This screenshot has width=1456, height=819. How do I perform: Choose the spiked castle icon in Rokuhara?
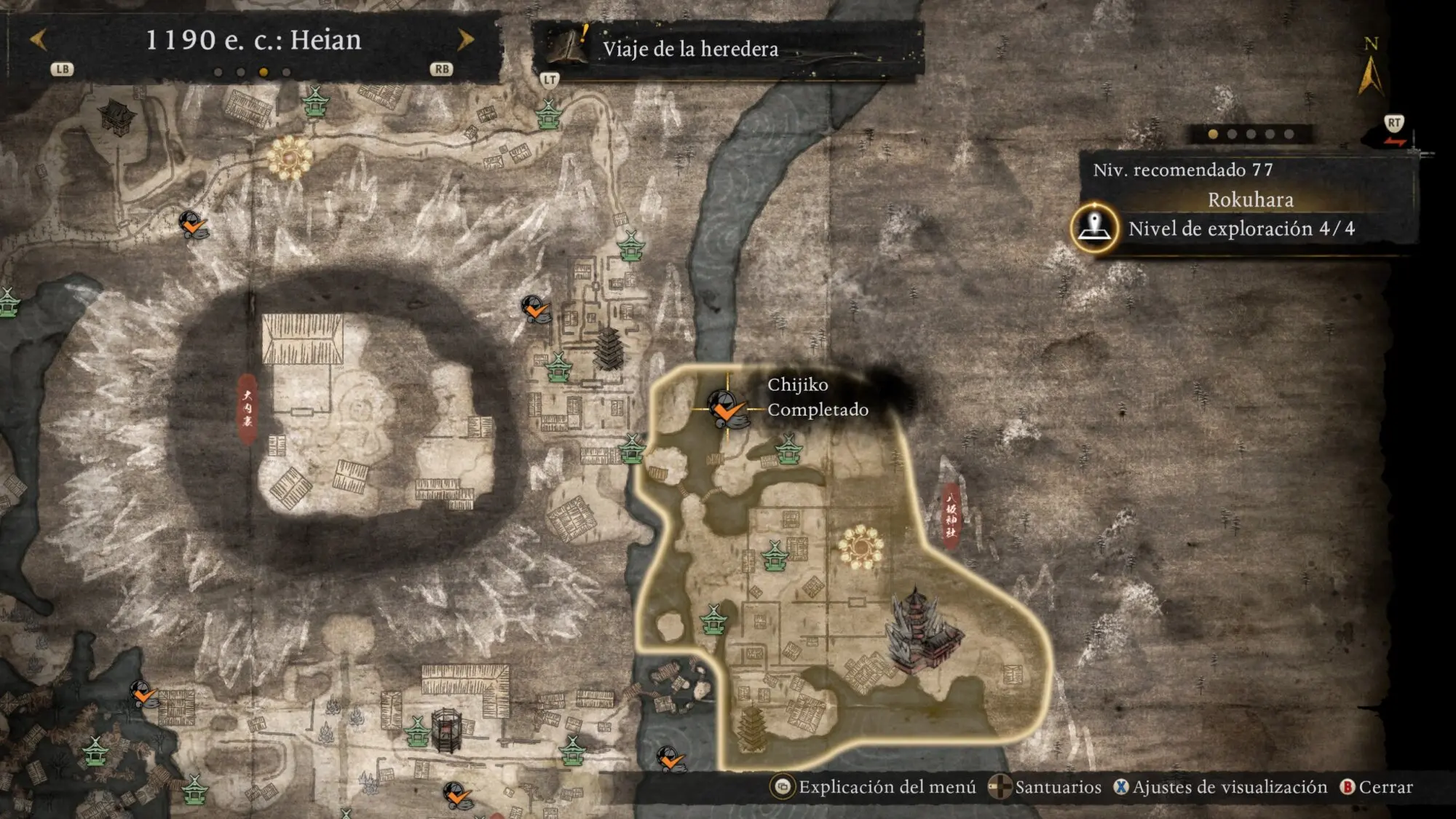click(922, 631)
